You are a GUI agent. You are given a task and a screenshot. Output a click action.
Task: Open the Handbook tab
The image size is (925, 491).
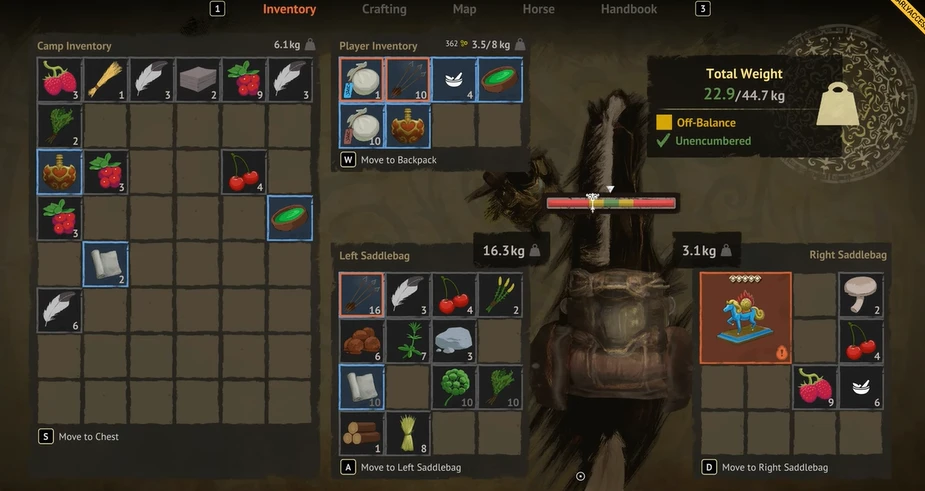click(x=628, y=9)
